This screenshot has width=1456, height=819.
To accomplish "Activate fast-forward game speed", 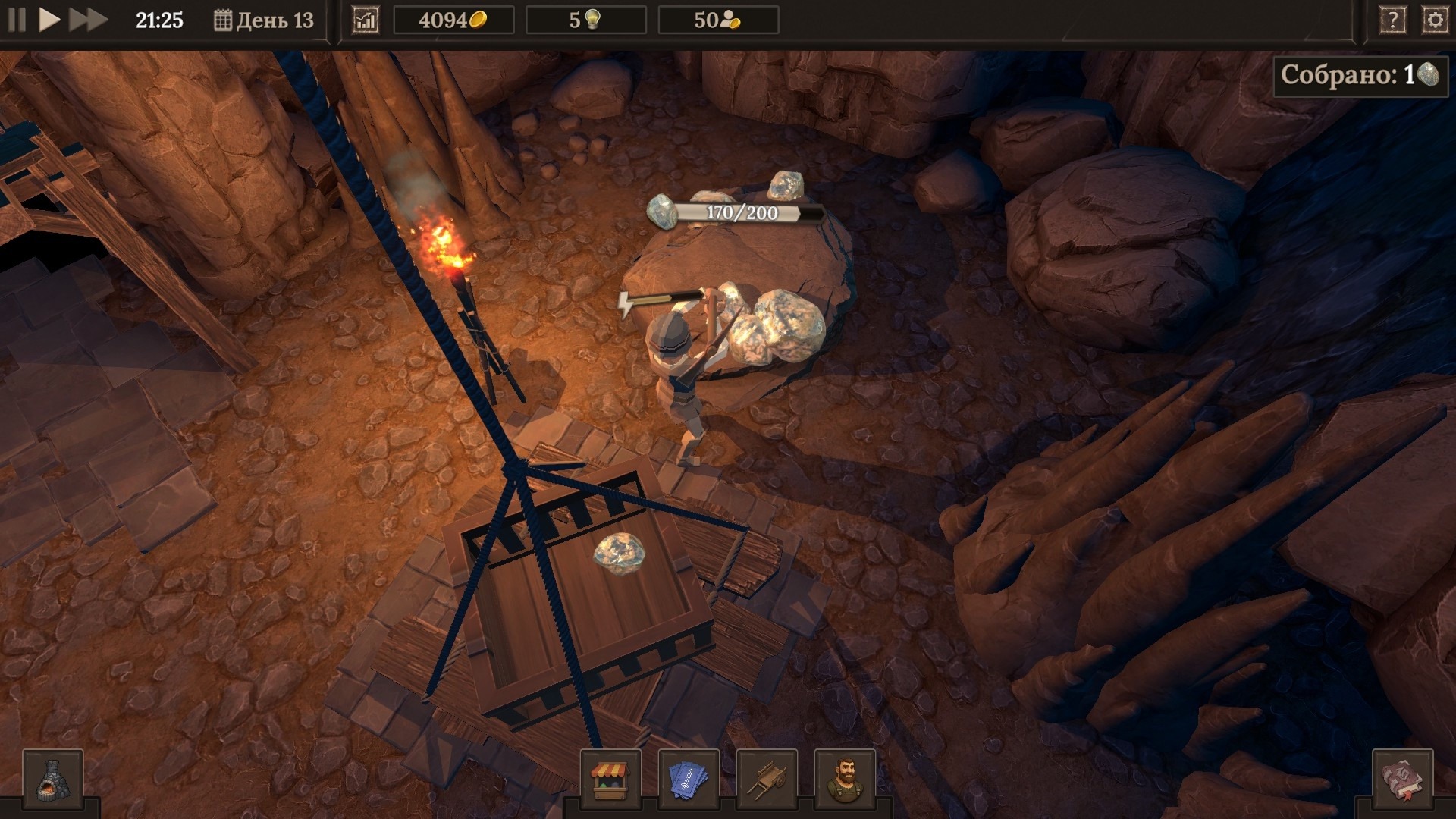I will 88,20.
